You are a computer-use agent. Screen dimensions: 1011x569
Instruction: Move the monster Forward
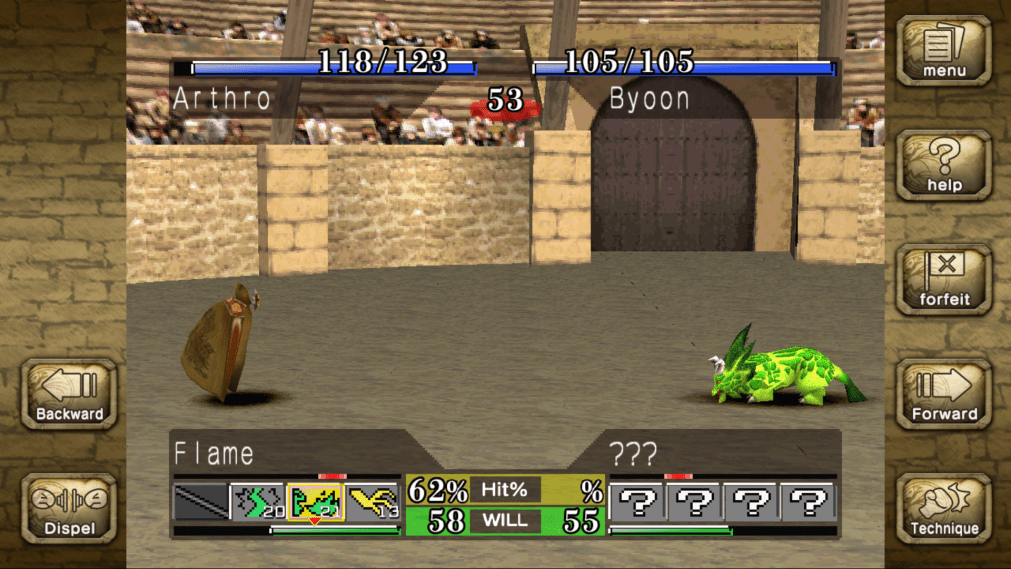coord(943,394)
